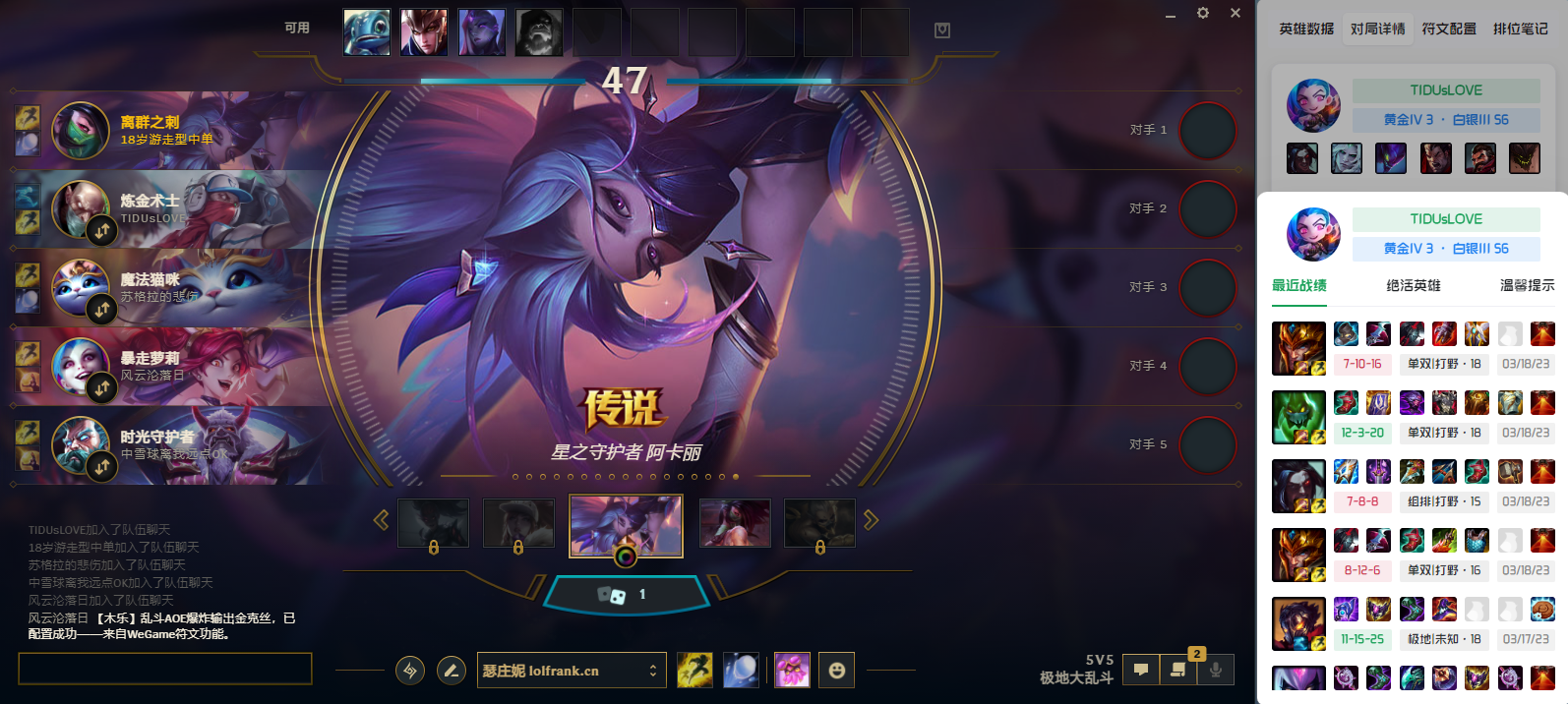Screen dimensions: 1568x704
Task: View the 温馨提示 tab
Action: [x=1527, y=286]
